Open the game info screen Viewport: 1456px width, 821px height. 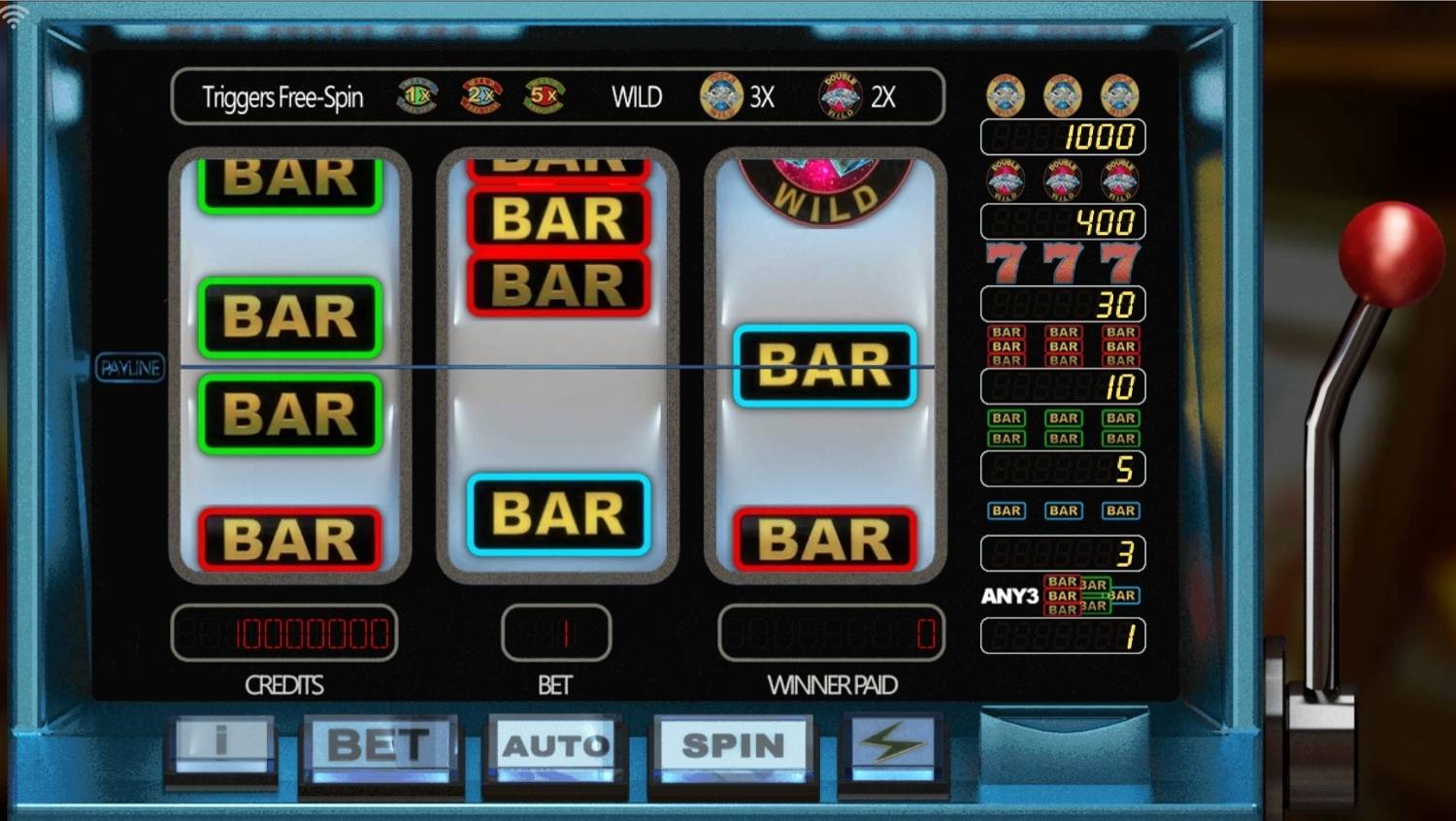(x=220, y=745)
